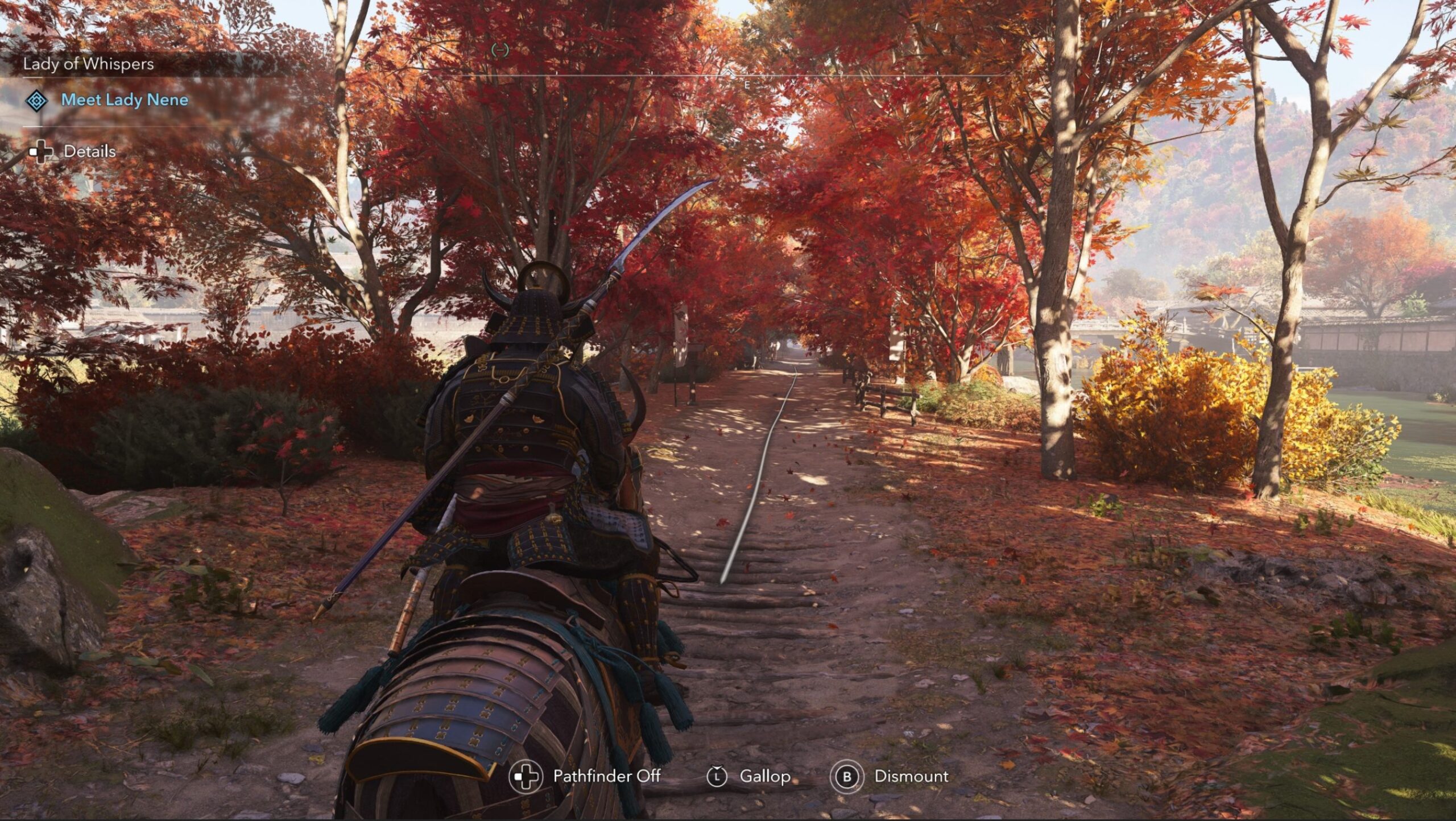The width and height of the screenshot is (1456, 821).
Task: Click the compass bar objective marker
Action: point(500,51)
